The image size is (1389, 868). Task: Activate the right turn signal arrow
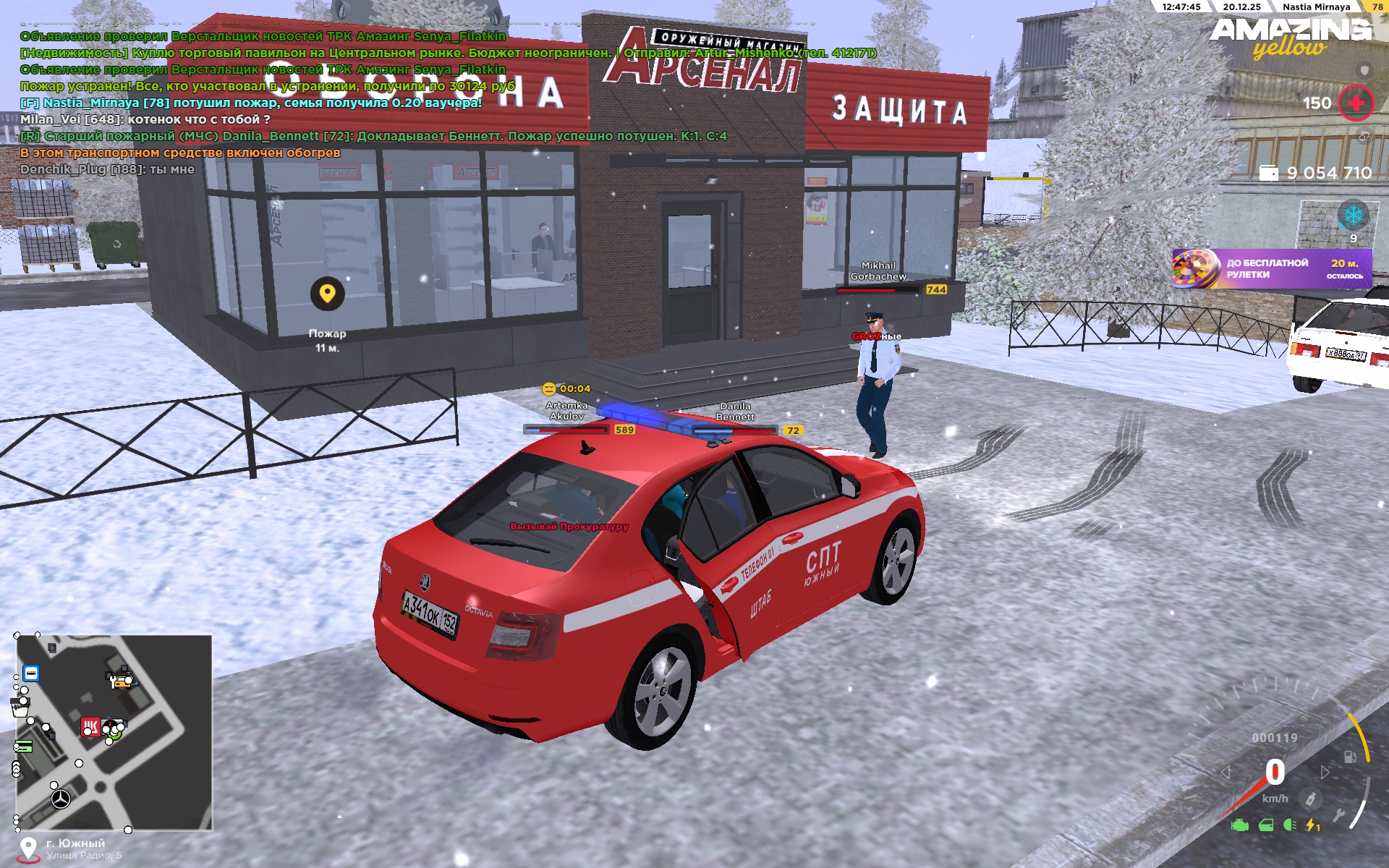click(x=1325, y=773)
